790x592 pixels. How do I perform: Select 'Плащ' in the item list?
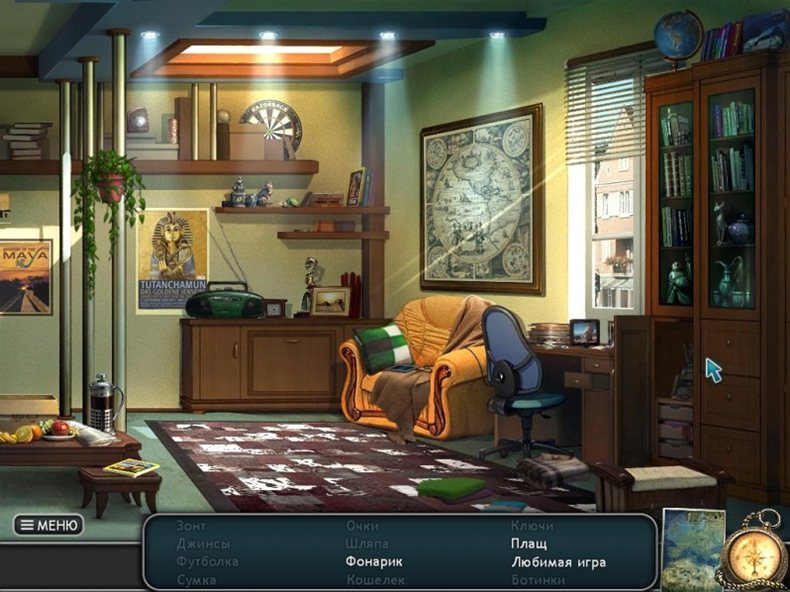[x=528, y=544]
